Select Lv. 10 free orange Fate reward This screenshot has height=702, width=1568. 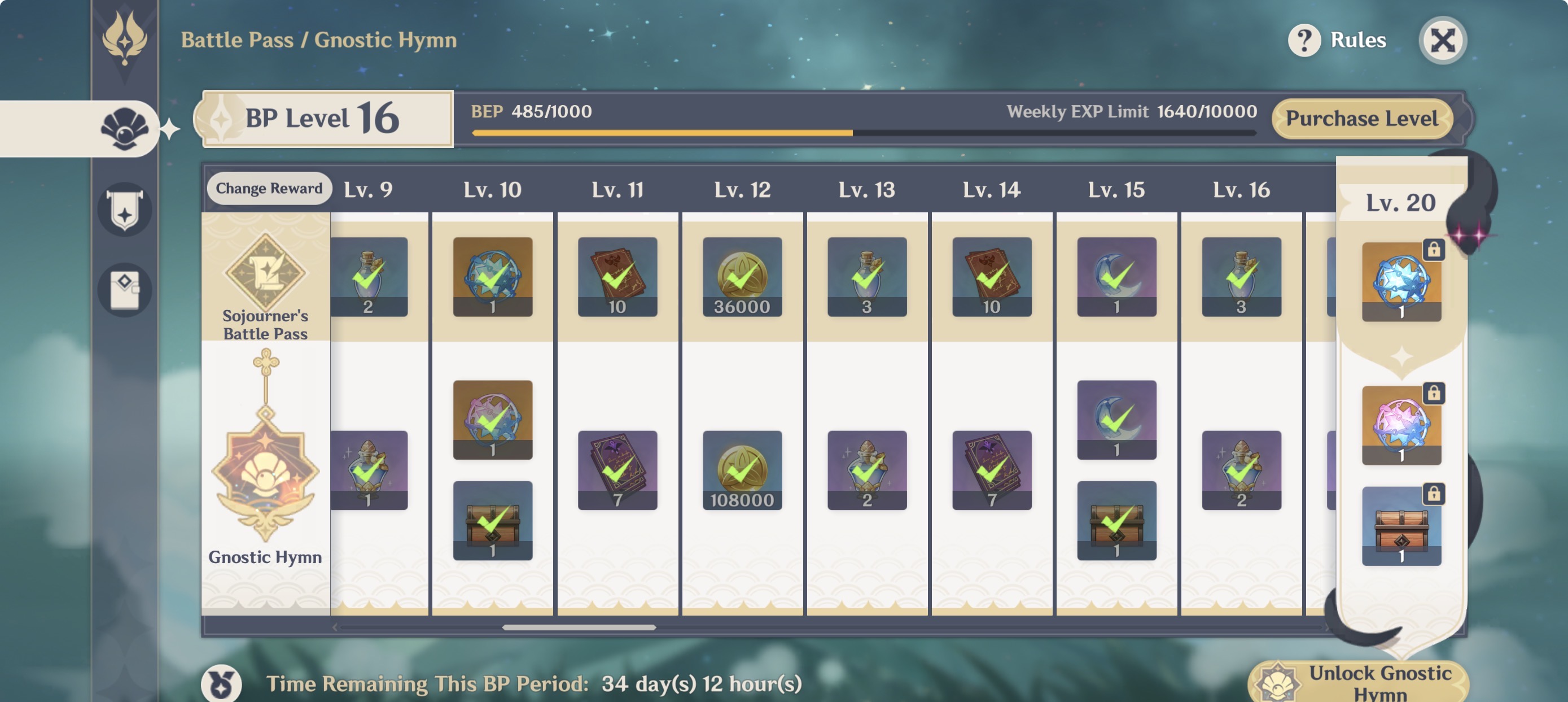point(492,277)
